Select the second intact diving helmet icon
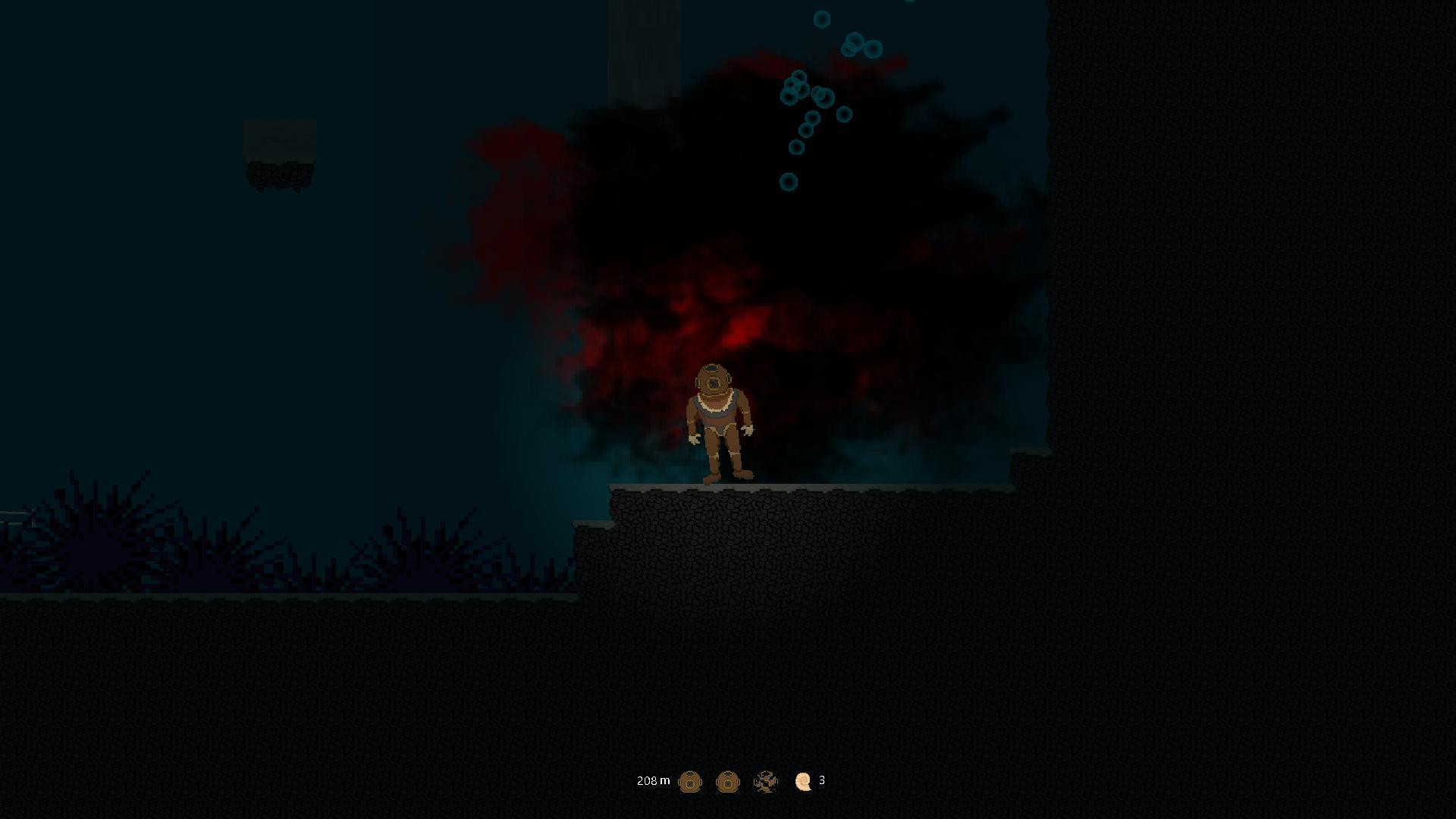 728,781
